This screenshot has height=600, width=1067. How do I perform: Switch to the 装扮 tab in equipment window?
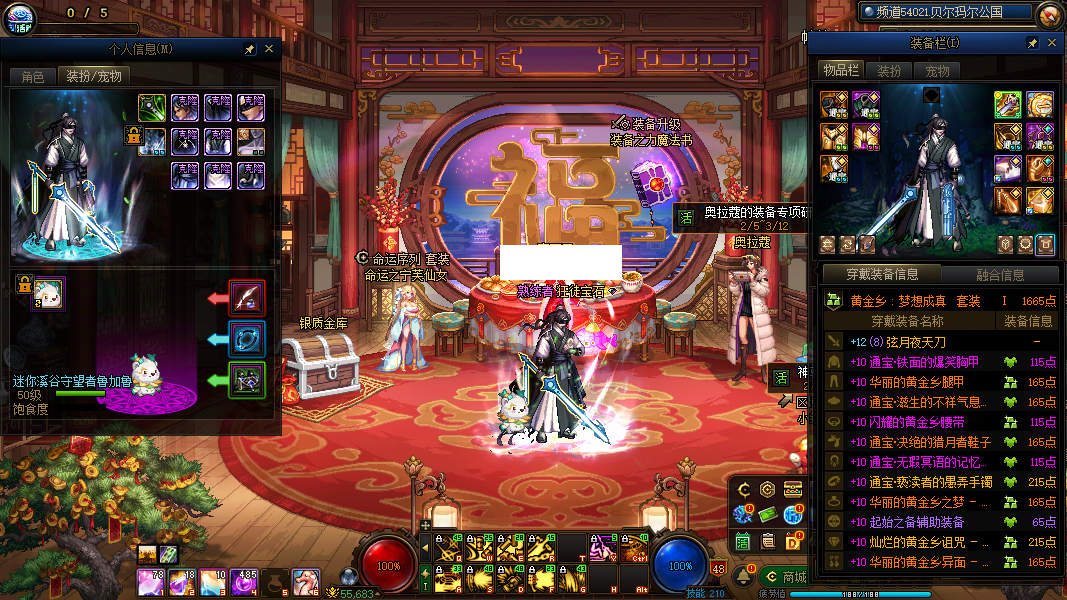tap(889, 71)
